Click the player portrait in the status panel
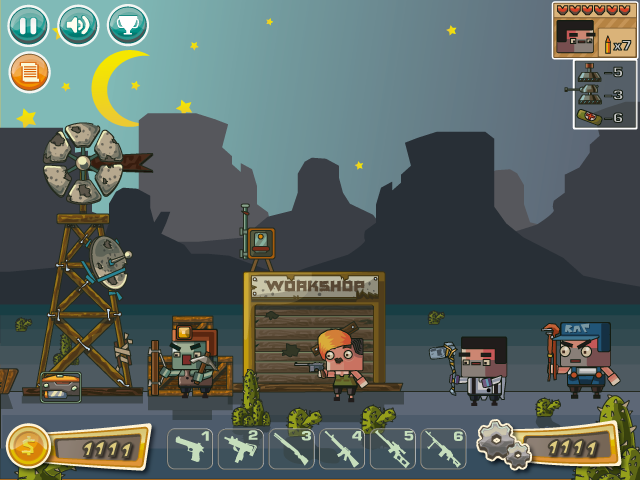Viewport: 640px width, 480px height. [576, 39]
